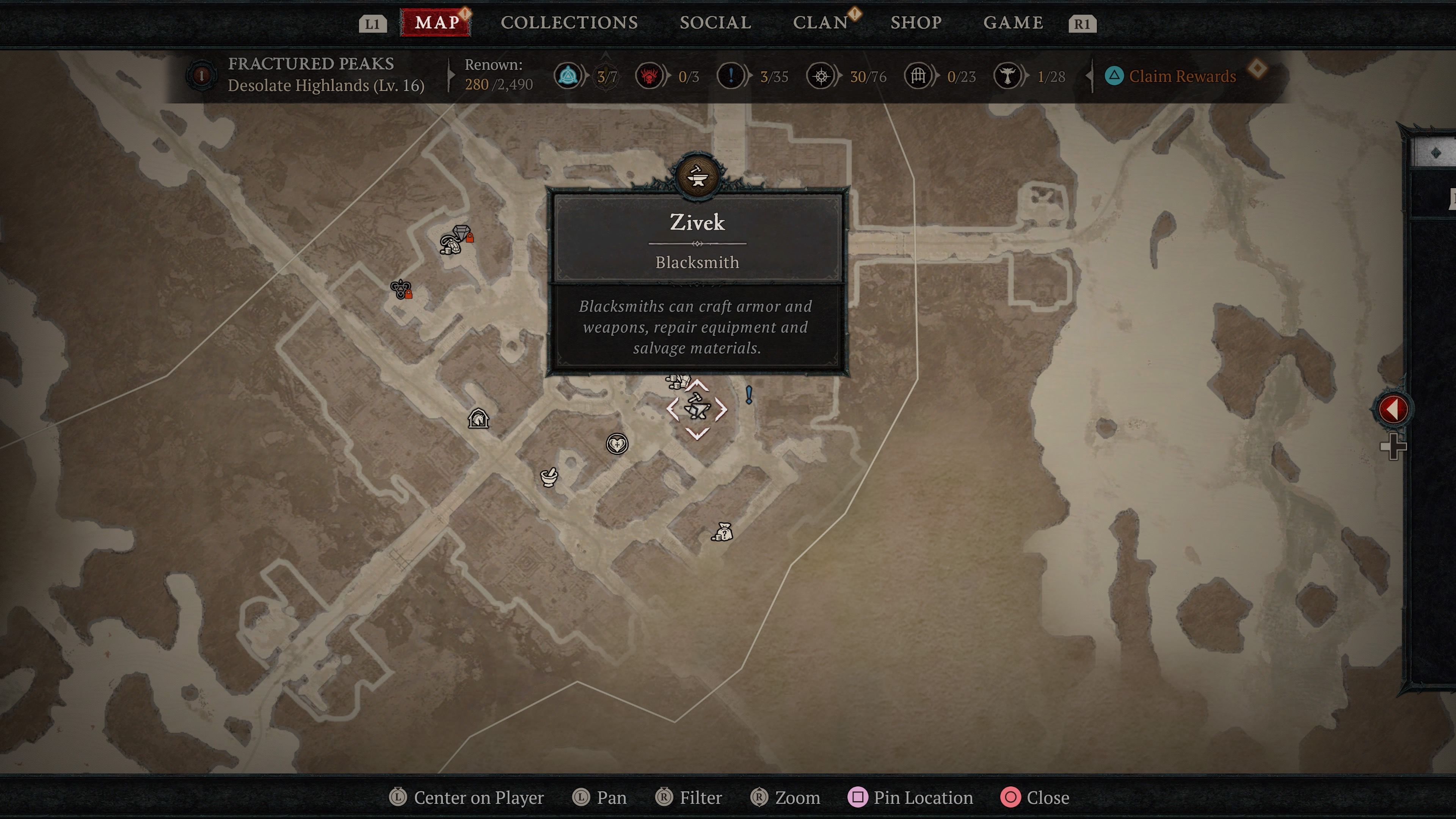Click the strongholds renown icon

coord(649,76)
